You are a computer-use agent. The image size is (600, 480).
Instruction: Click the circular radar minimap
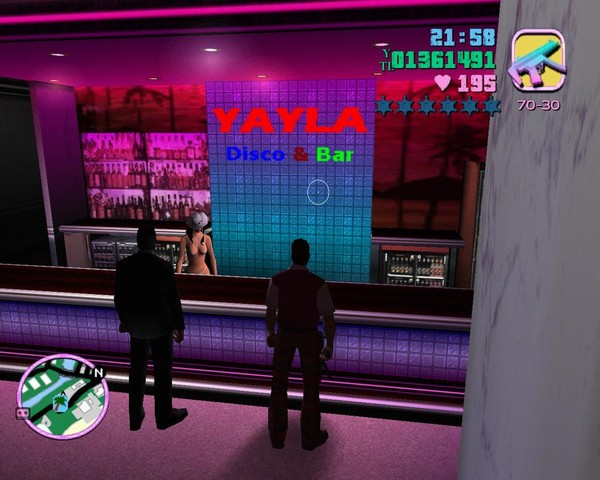(62, 396)
